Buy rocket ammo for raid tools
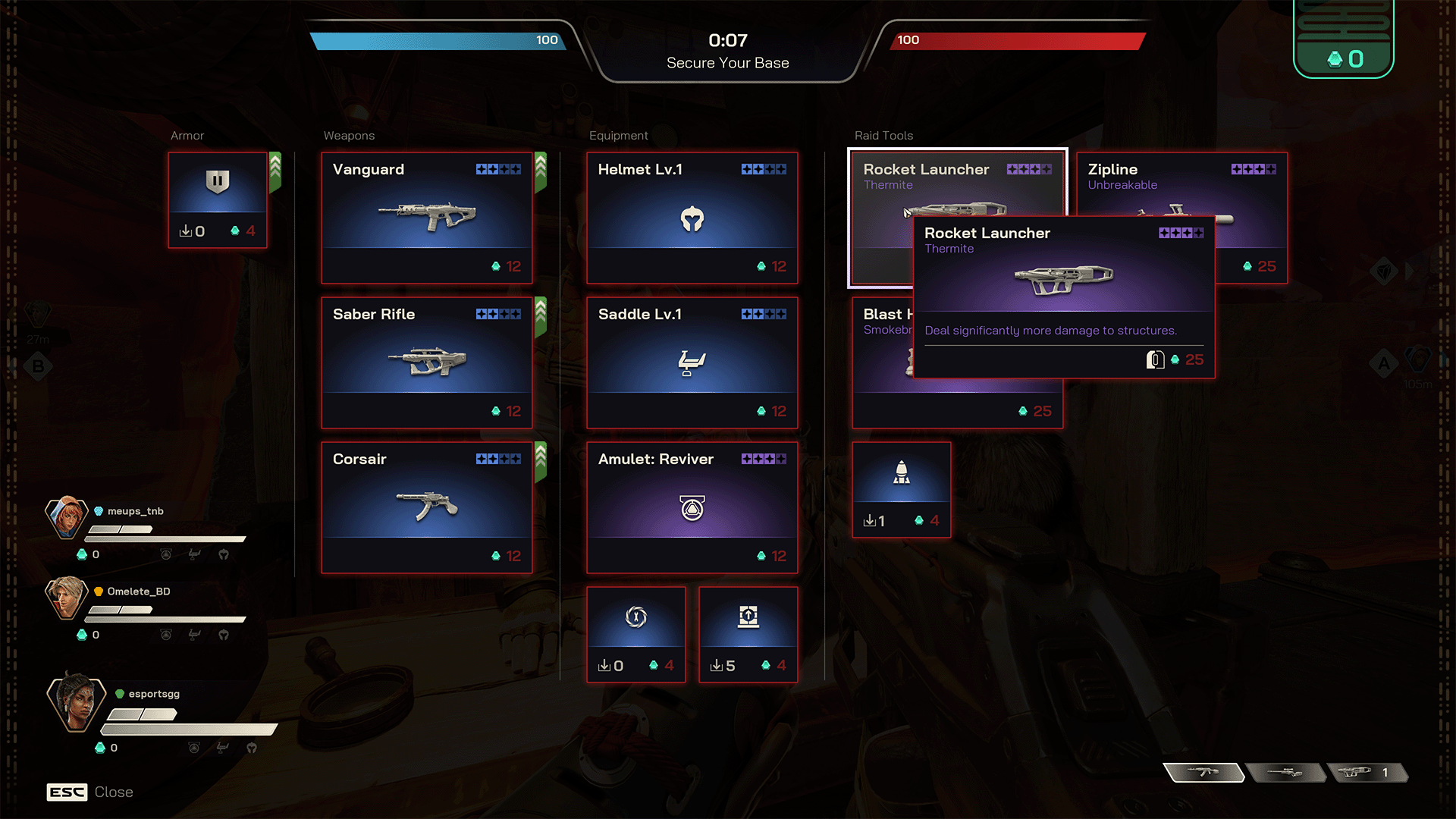 point(902,490)
